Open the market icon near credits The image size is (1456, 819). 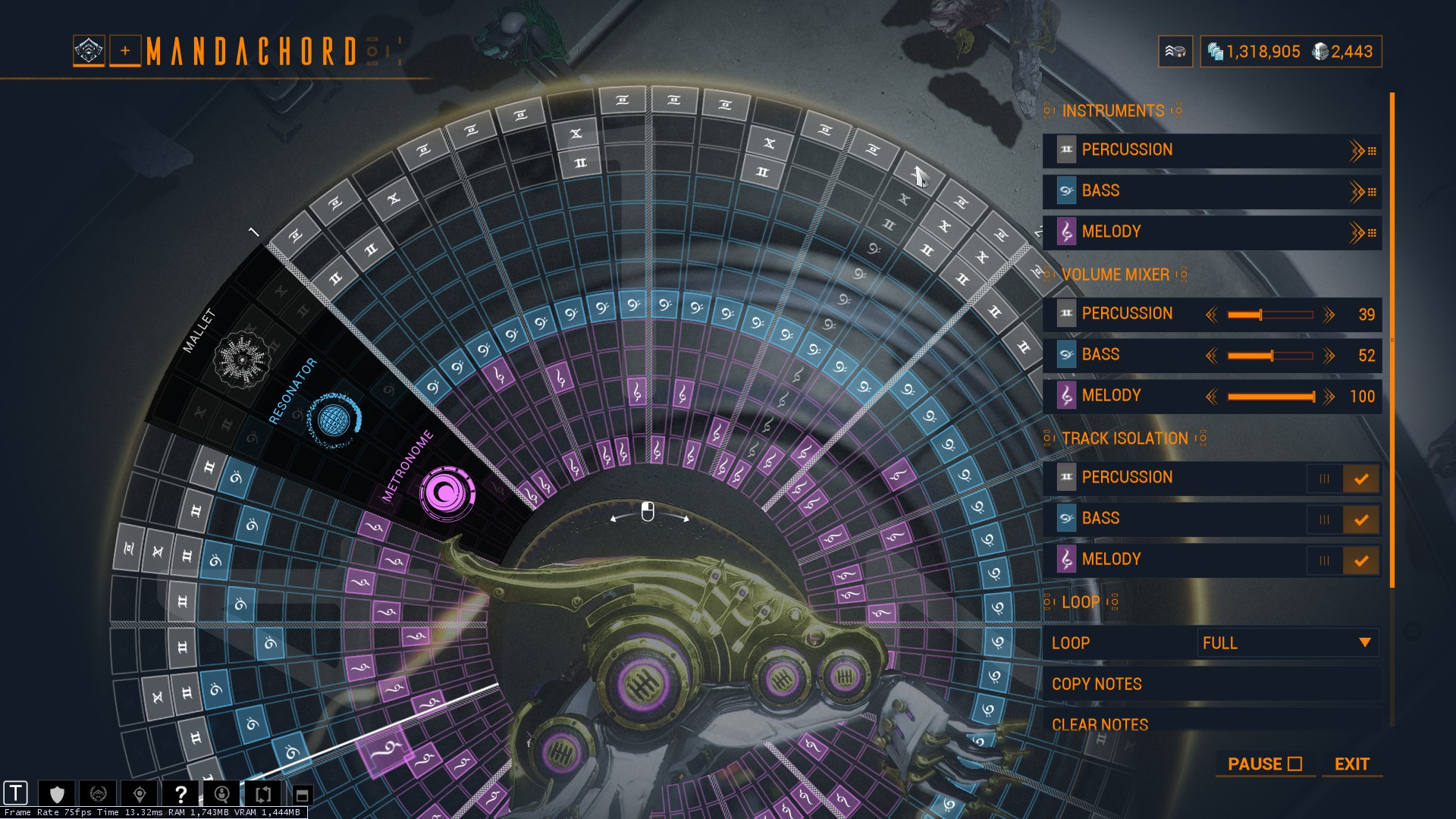click(1175, 52)
